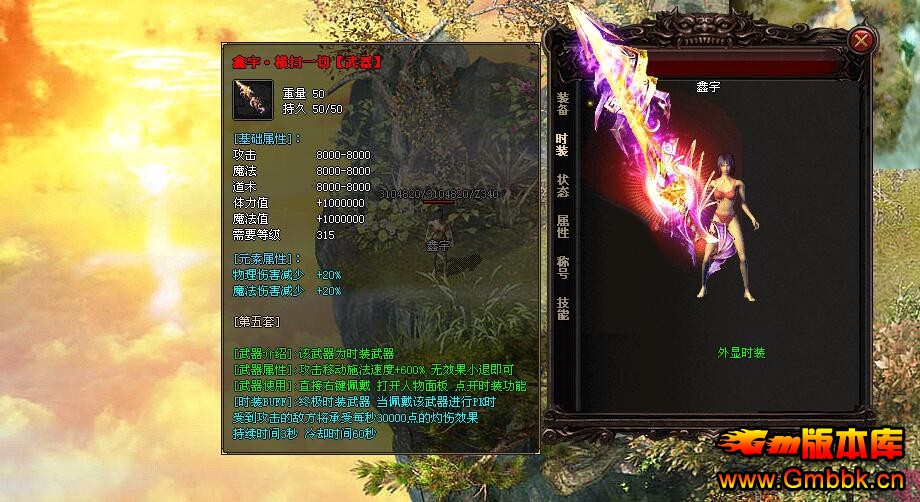Switch to the 称号 titles tab
The height and width of the screenshot is (502, 920).
point(562,267)
